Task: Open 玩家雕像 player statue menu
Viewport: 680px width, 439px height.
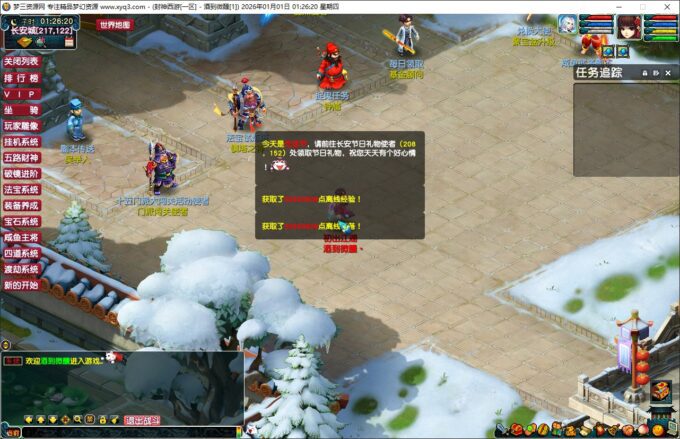Action: tap(22, 126)
